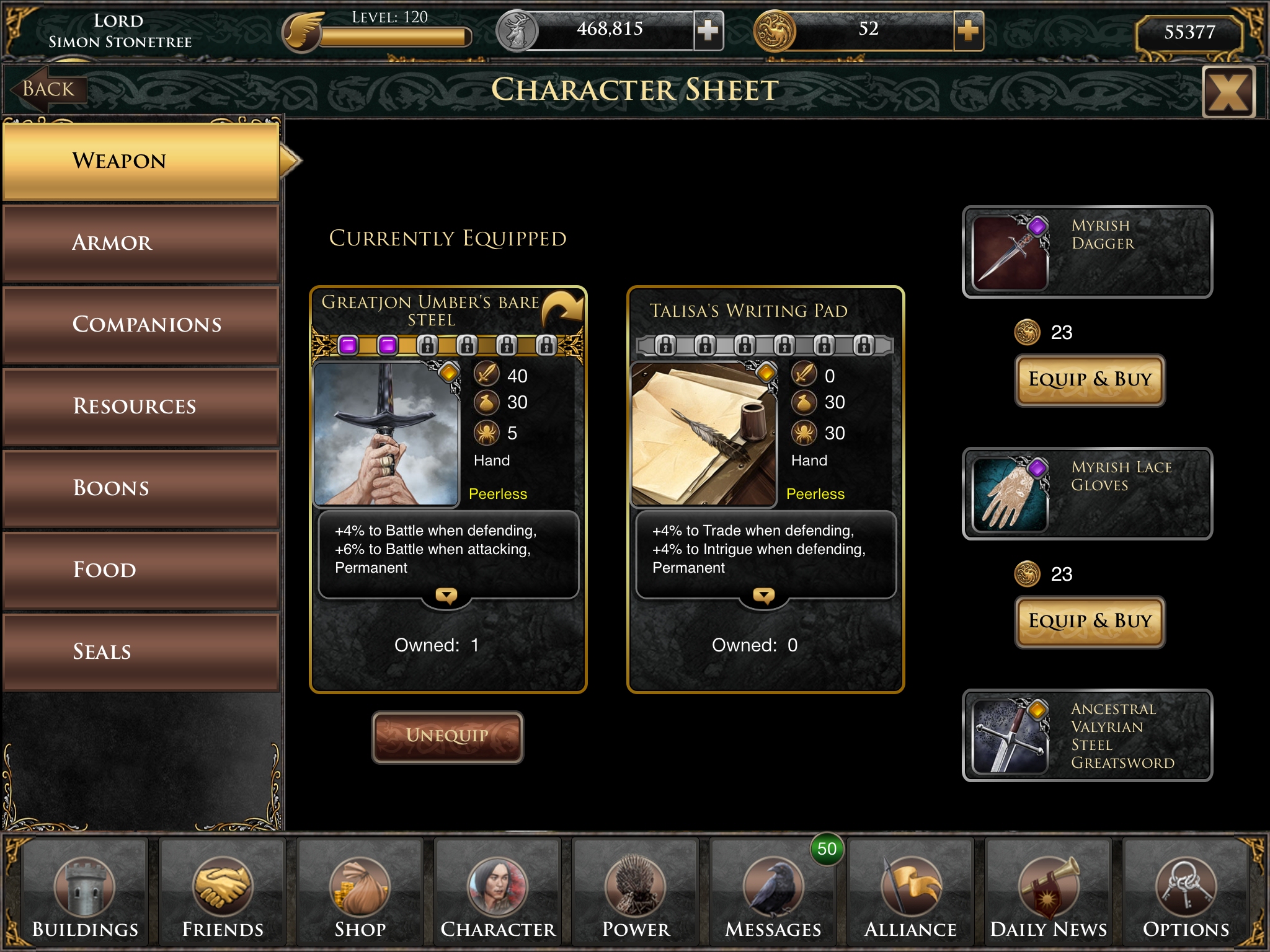Close the Character Sheet window
The width and height of the screenshot is (1270, 952).
[1228, 92]
